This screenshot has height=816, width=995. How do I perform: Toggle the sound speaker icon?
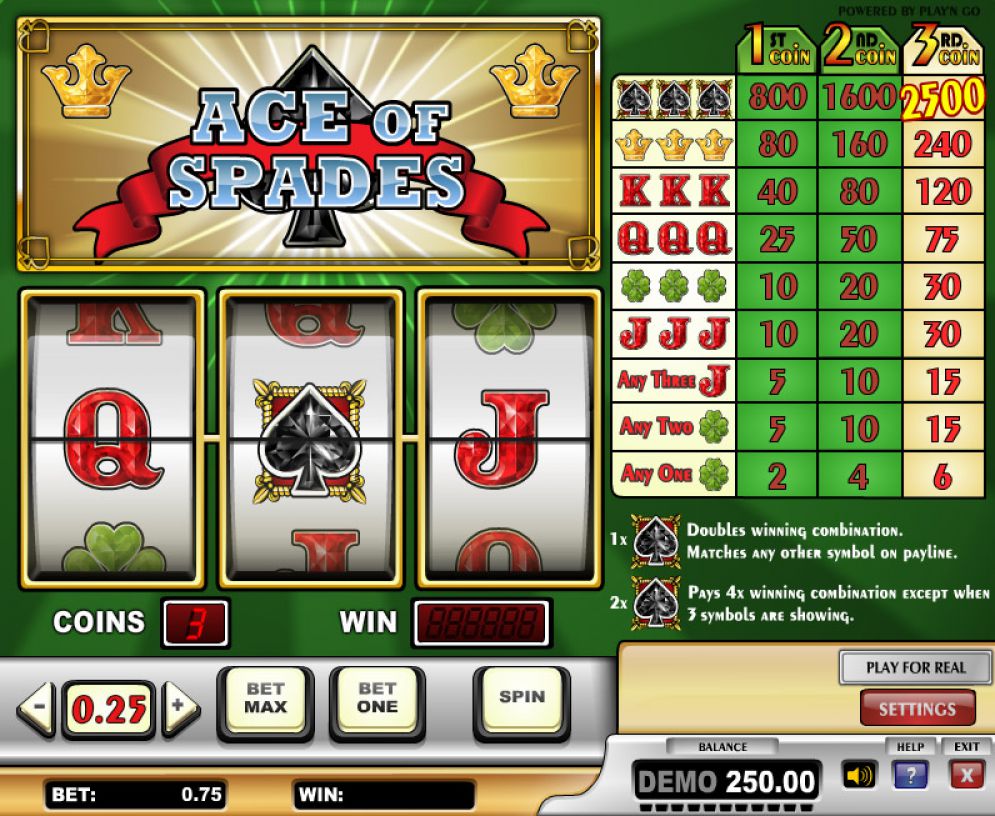tap(859, 775)
